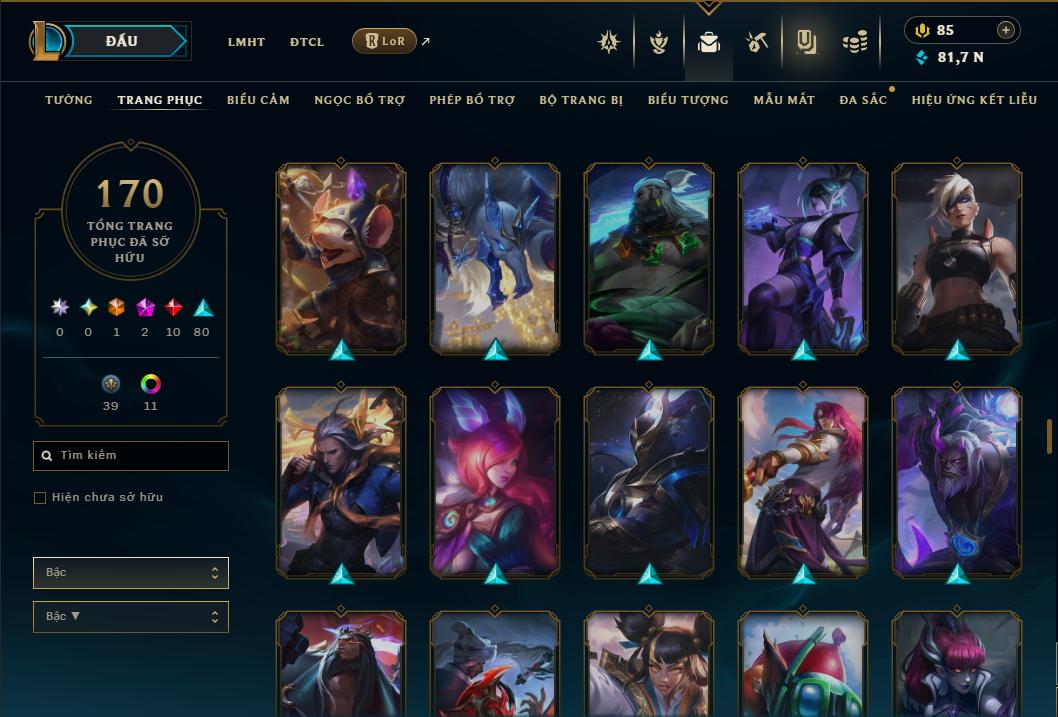Switch to the TƯỚNG tab
The height and width of the screenshot is (717, 1058).
pos(69,100)
